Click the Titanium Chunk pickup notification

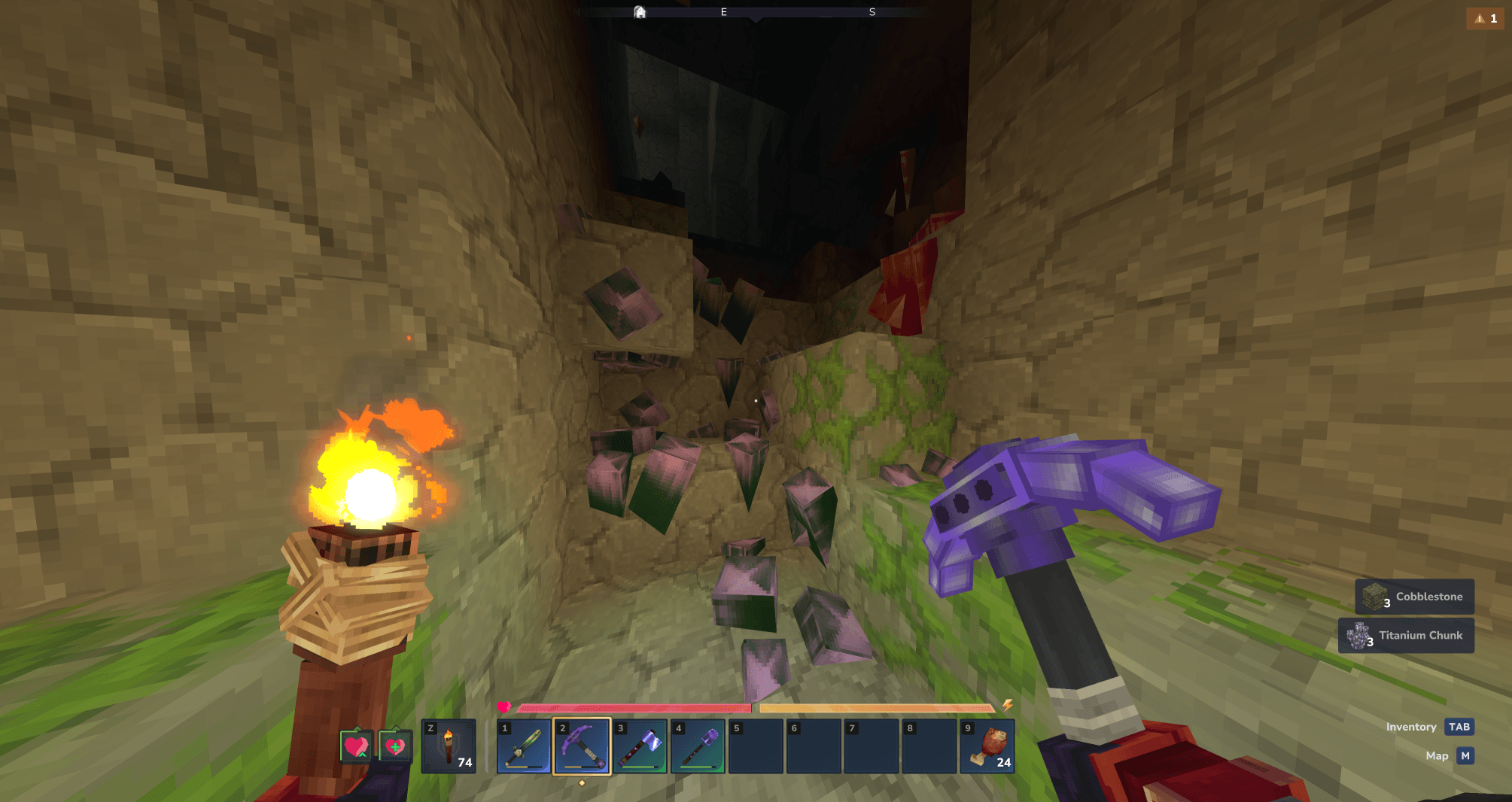pos(1406,636)
